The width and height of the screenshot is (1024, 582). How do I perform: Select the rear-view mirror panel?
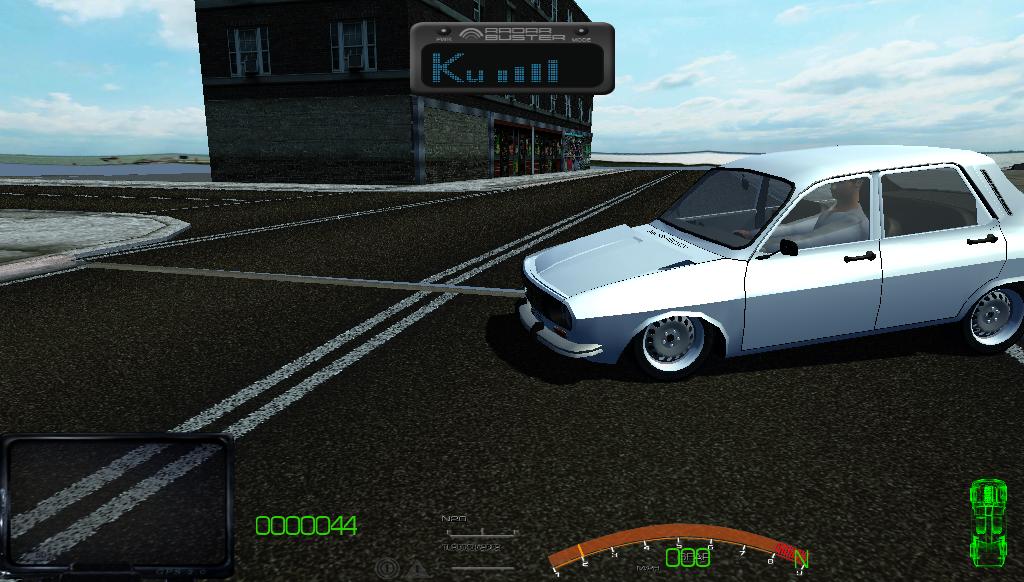pos(117,504)
